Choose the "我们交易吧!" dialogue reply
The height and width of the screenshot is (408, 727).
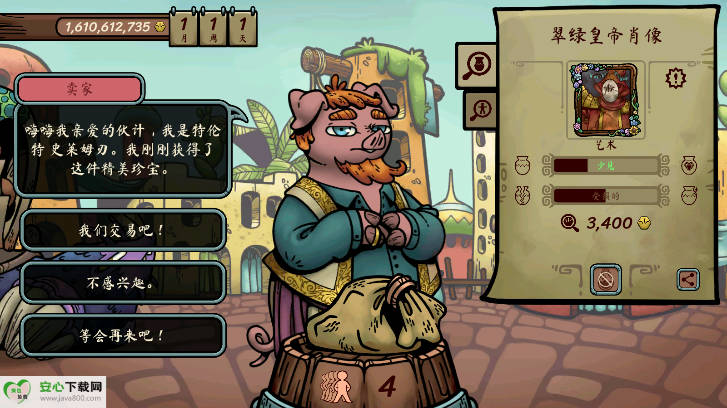(122, 231)
